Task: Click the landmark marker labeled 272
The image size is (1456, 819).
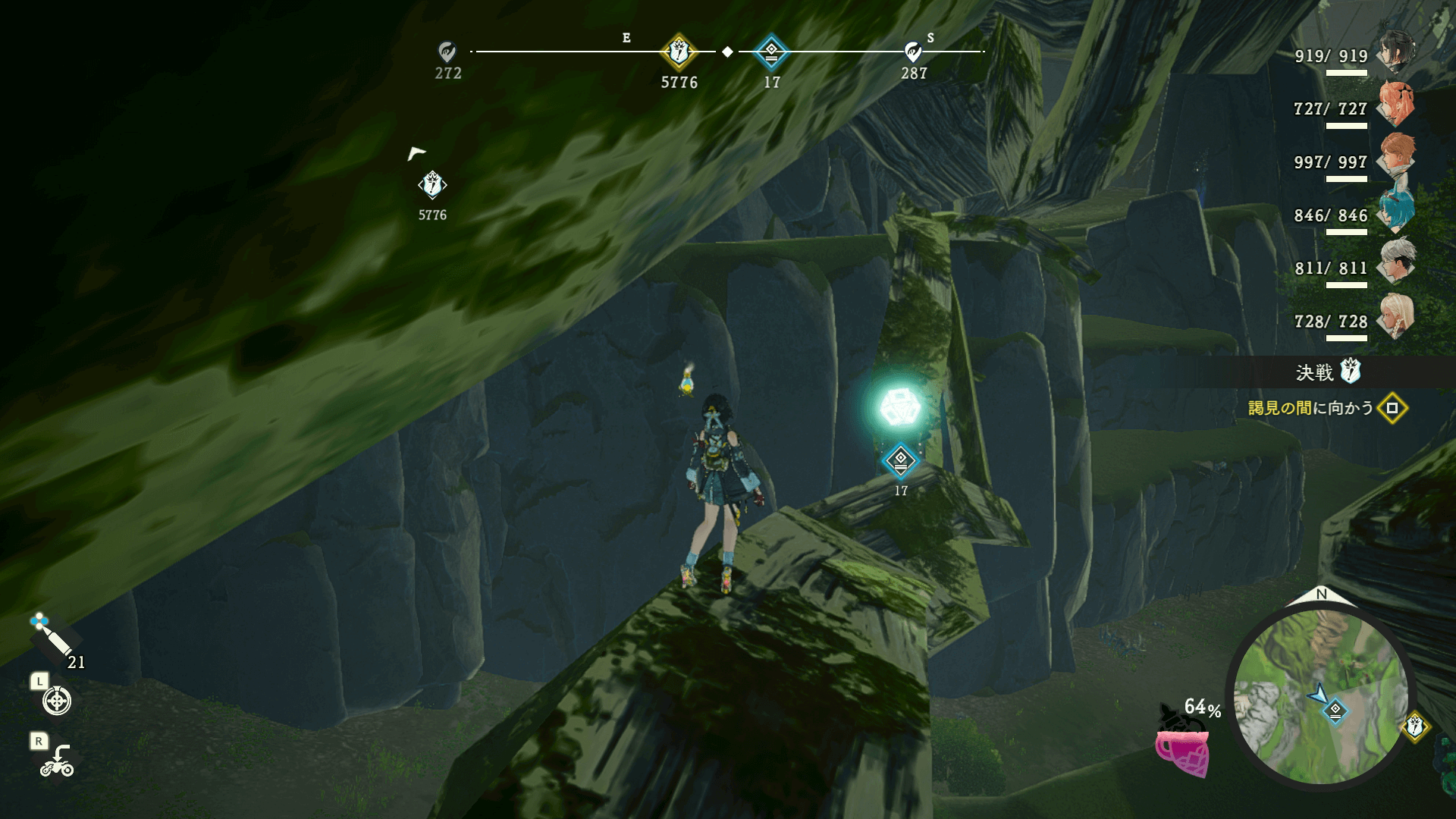Action: pos(447,52)
